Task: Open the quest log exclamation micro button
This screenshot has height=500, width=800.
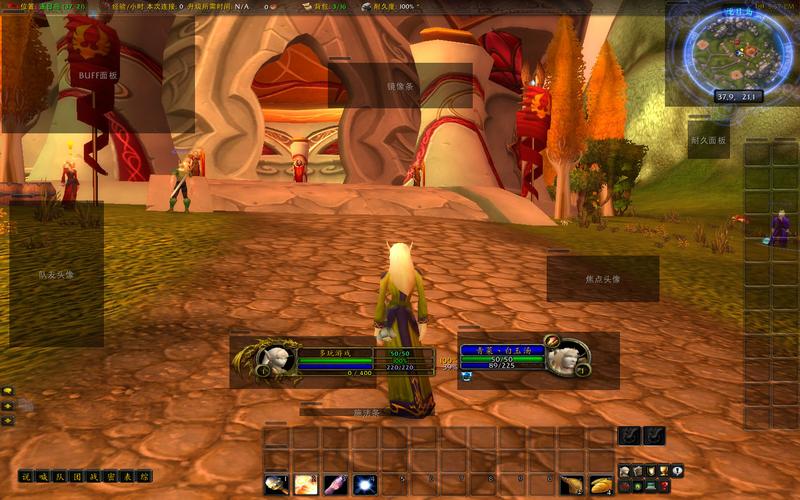Action: point(677,471)
